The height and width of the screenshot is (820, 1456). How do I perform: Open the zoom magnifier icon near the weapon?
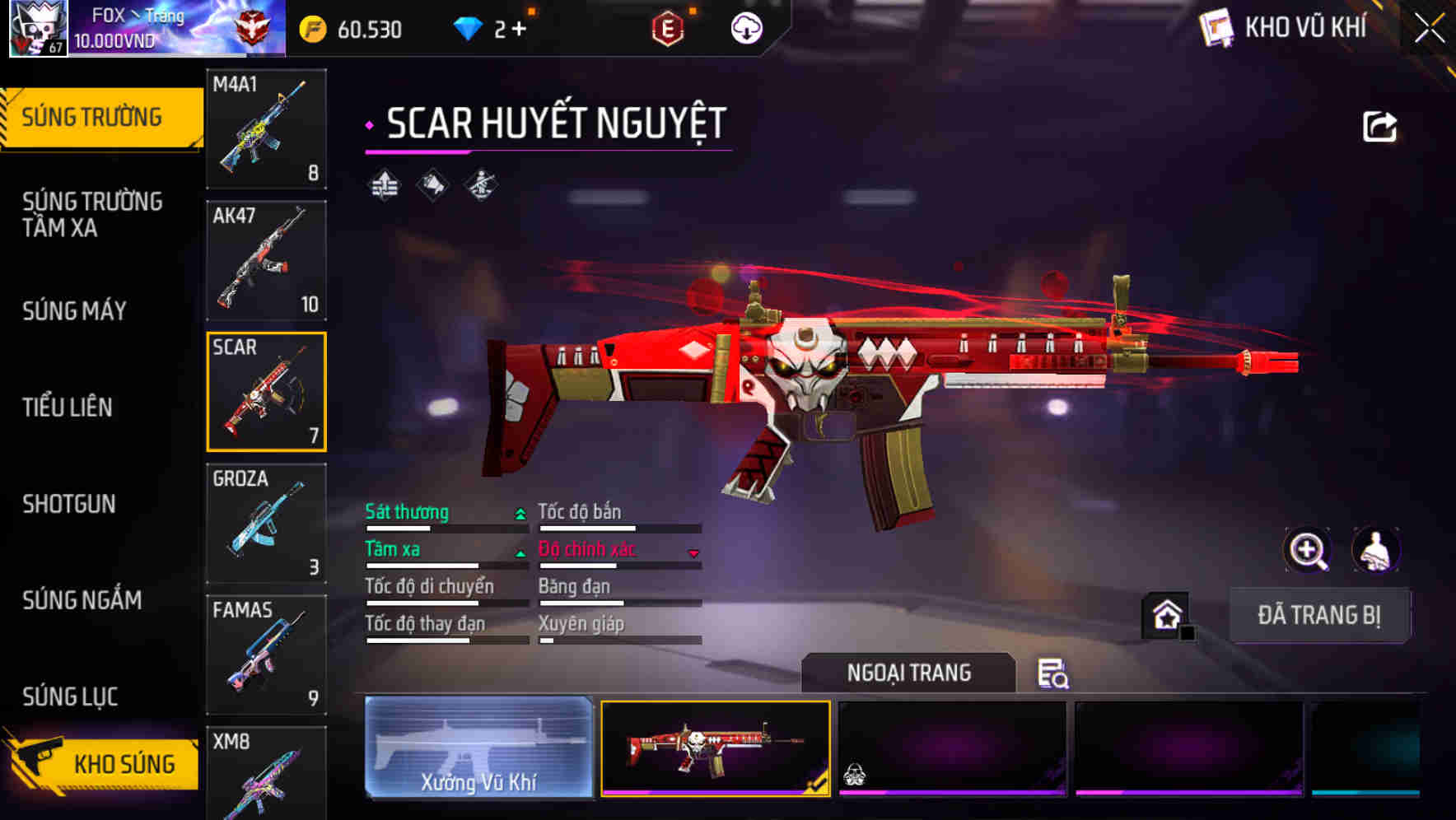click(1308, 550)
